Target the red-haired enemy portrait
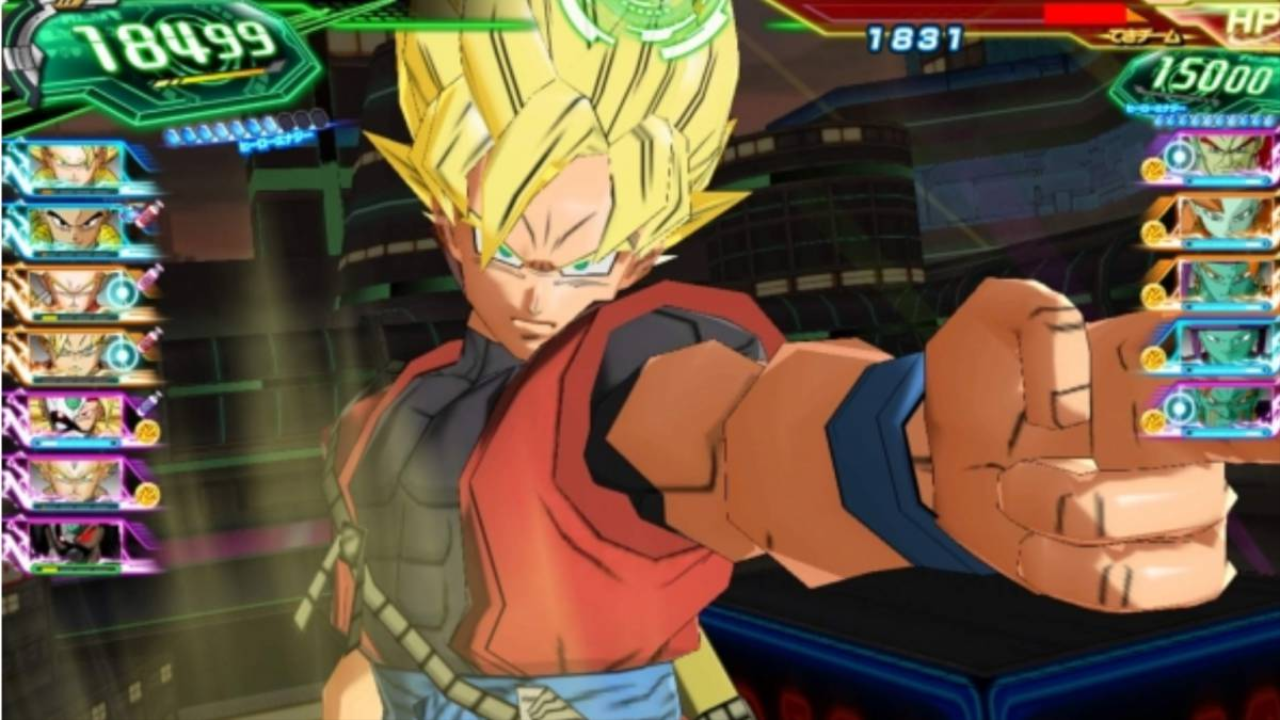The width and height of the screenshot is (1280, 720). [x=1224, y=156]
